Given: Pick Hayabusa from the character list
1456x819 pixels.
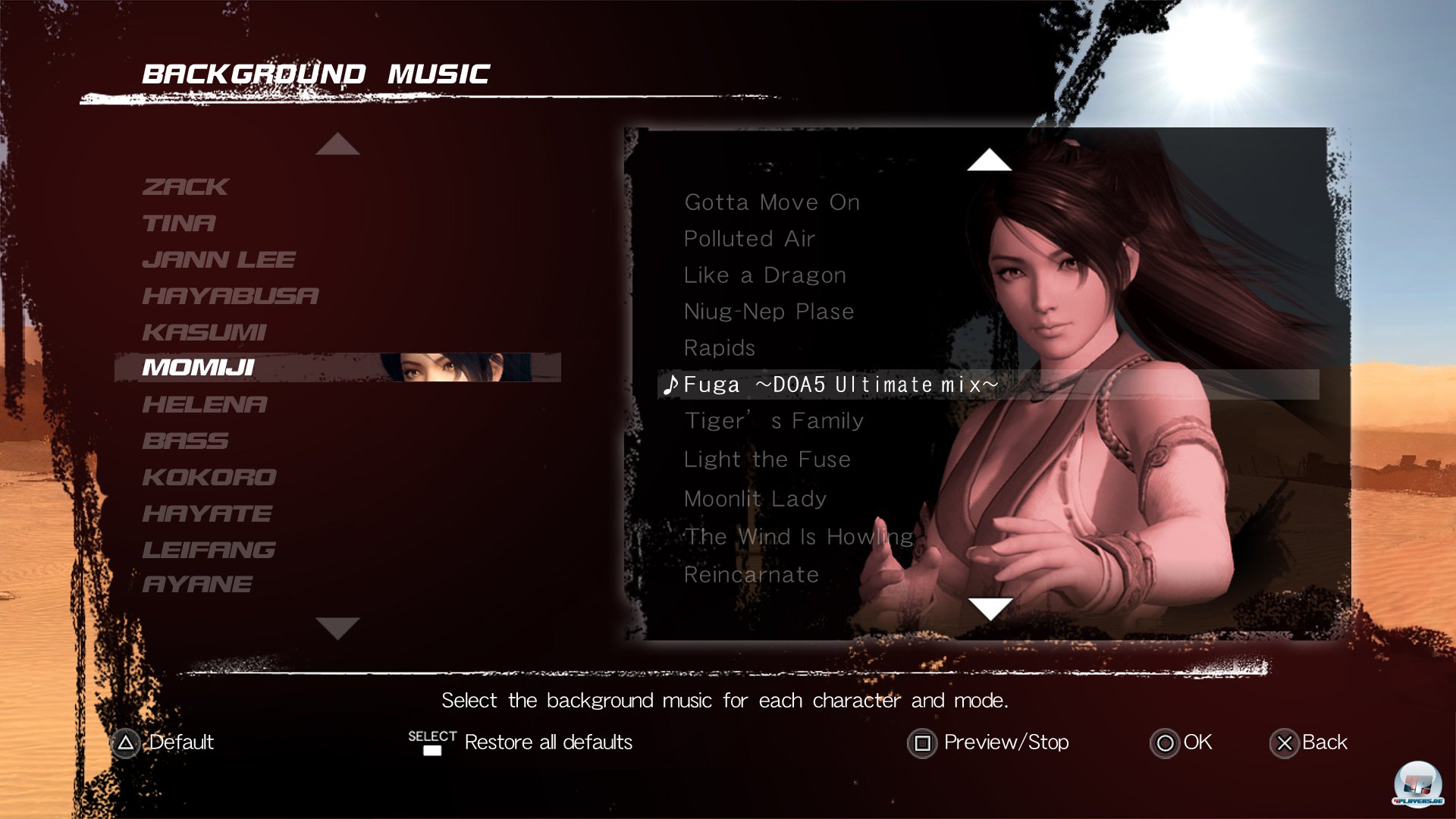Looking at the screenshot, I should [231, 296].
